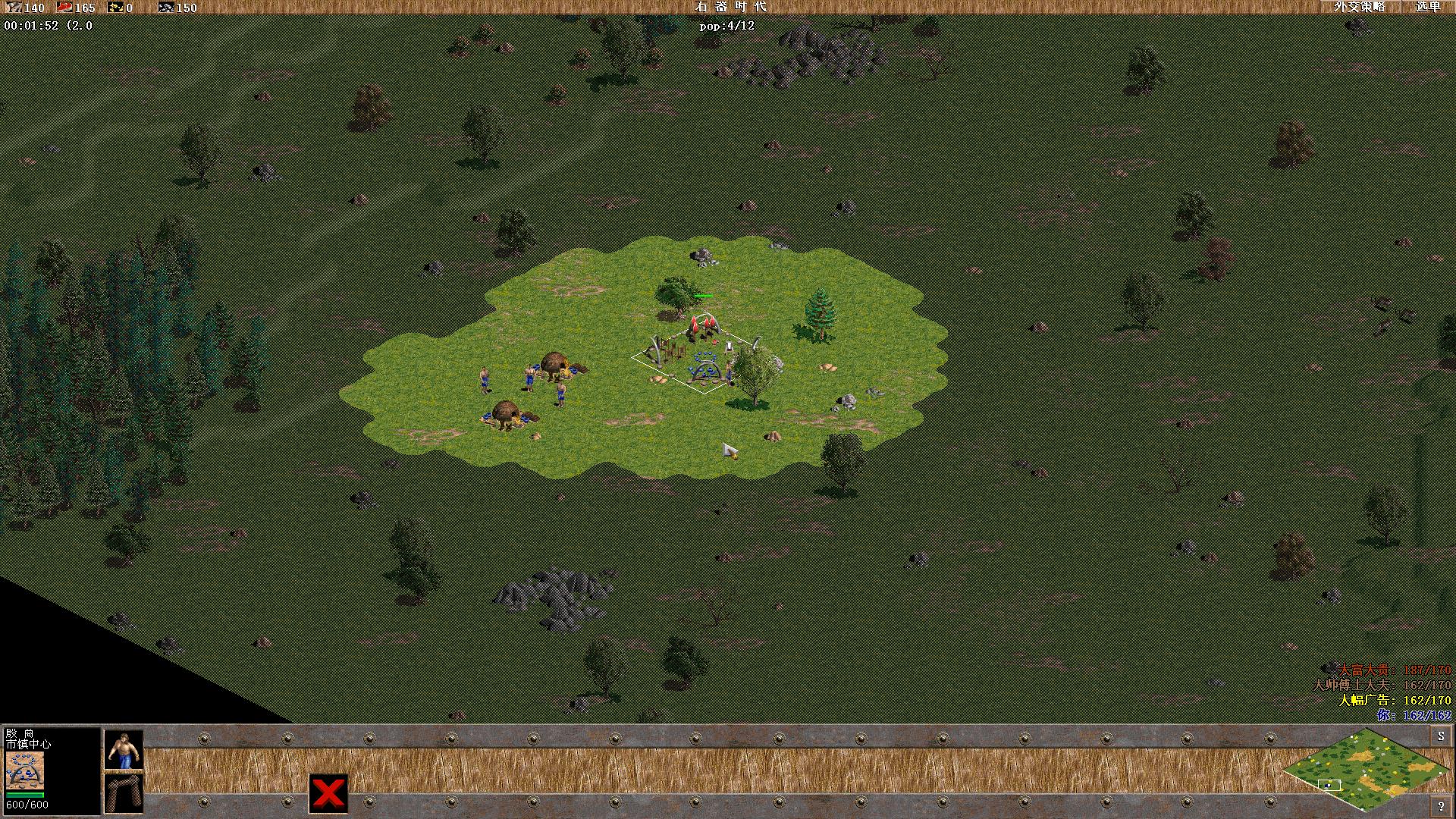
Task: Click the gold resource icon showing 0
Action: coord(115,8)
